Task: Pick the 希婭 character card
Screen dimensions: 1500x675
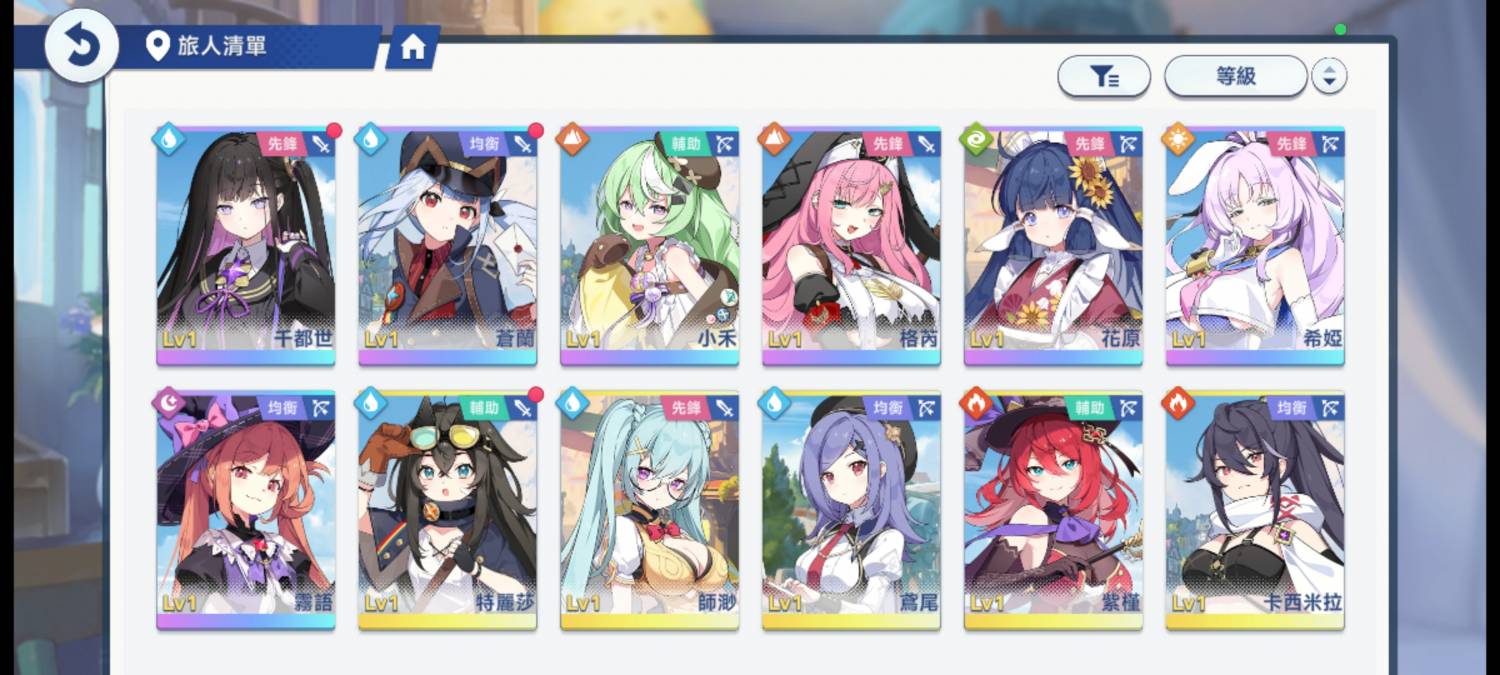Action: pyautogui.click(x=1255, y=245)
